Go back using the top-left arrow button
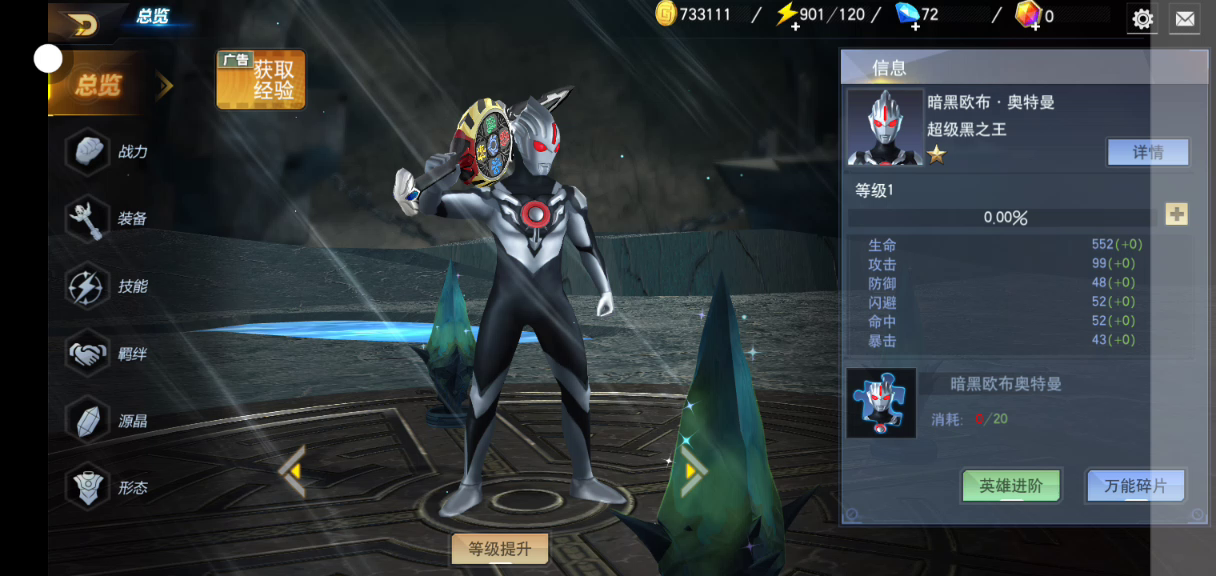 [84, 24]
